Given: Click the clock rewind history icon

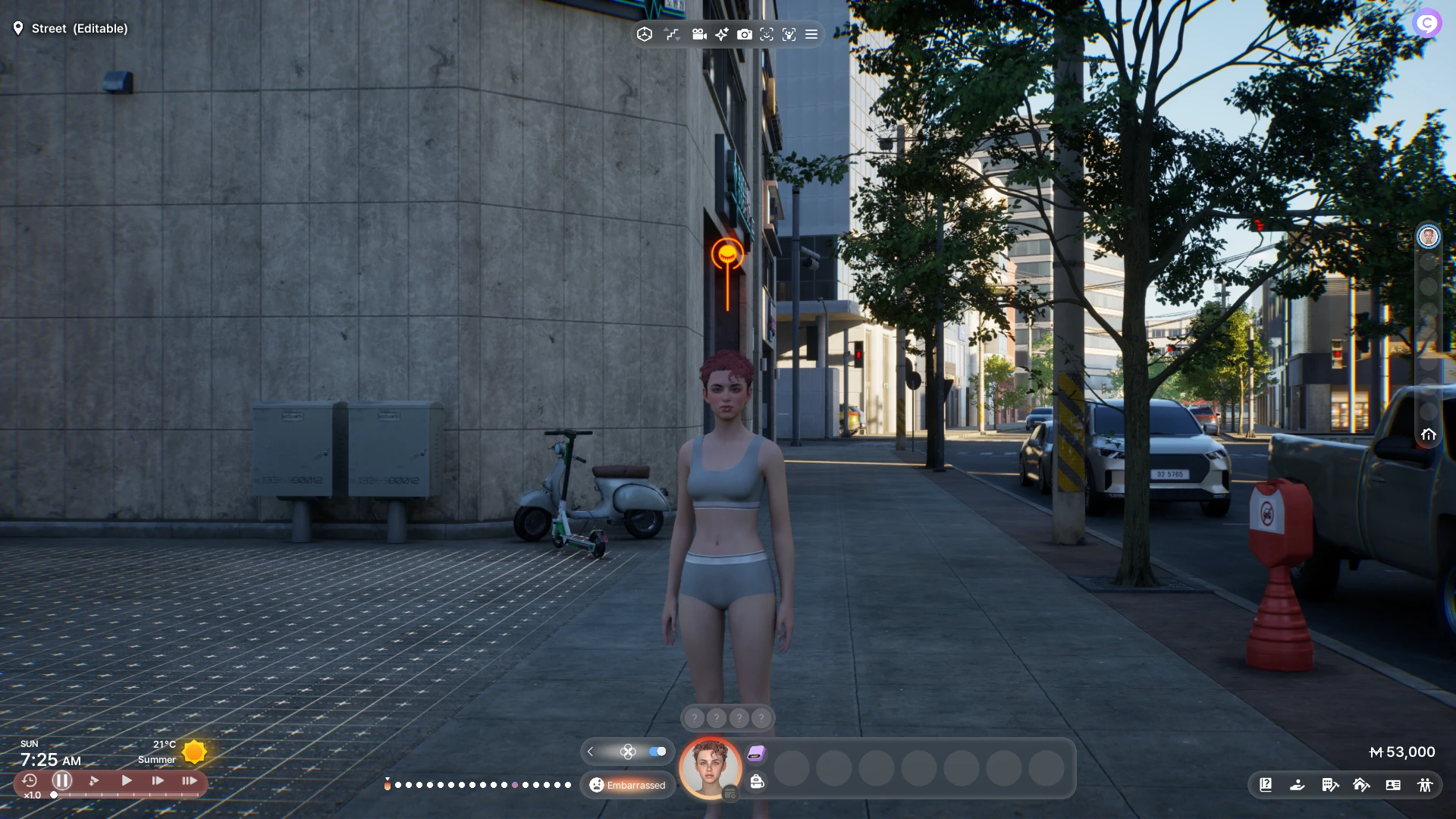Looking at the screenshot, I should click(x=30, y=780).
